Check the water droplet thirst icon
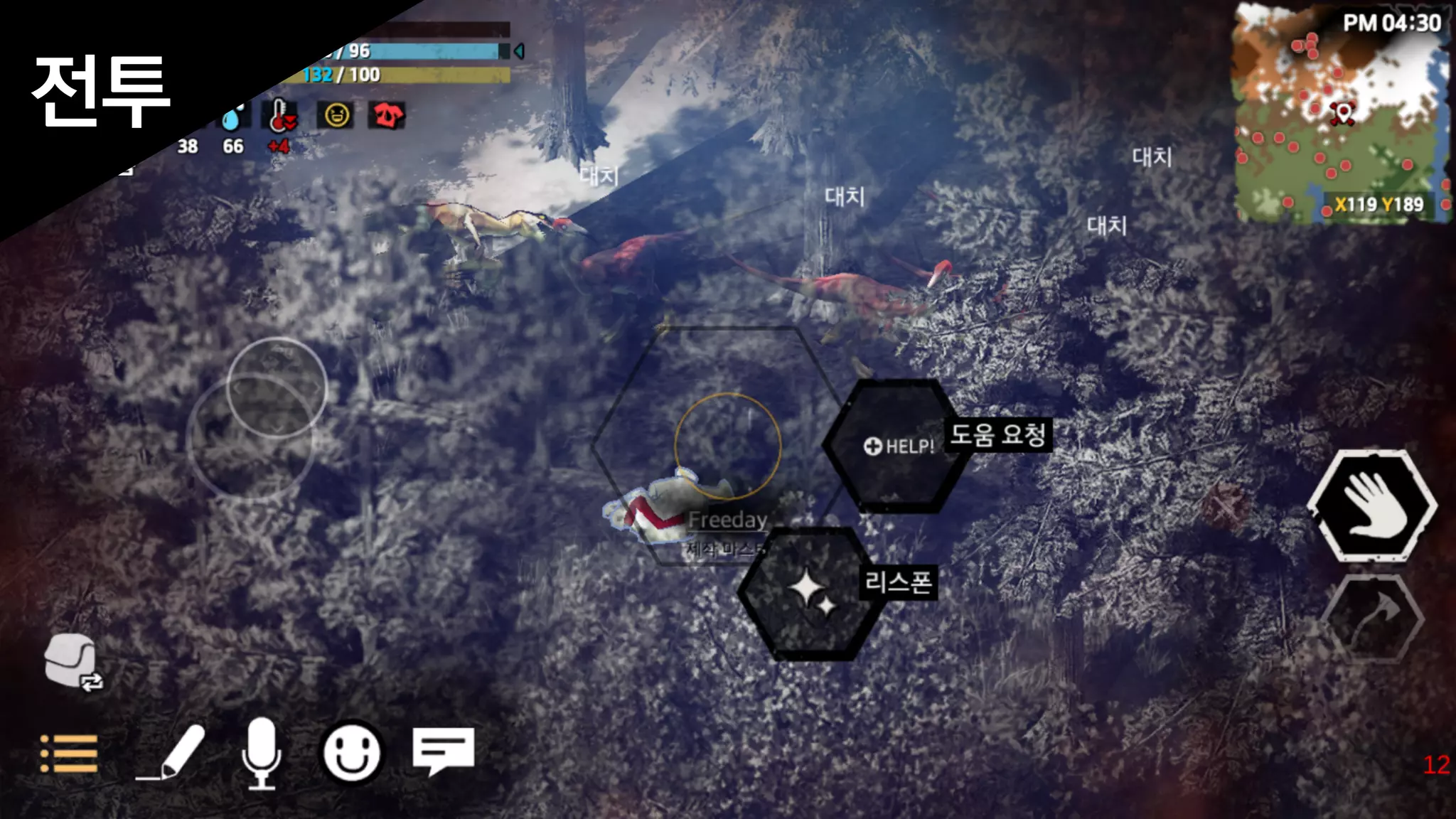This screenshot has height=819, width=1456. pos(232,118)
